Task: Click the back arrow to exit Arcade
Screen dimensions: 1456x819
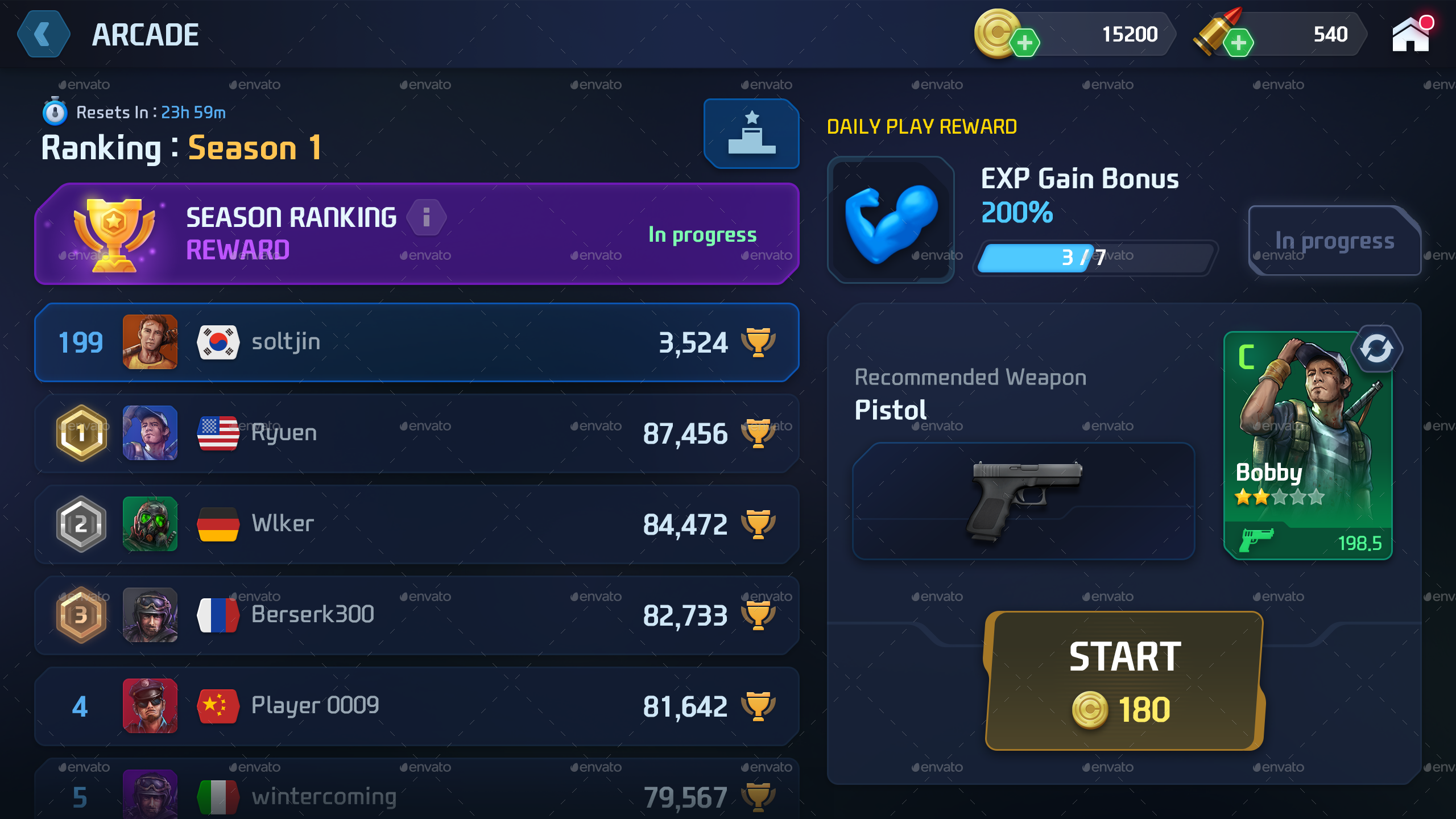Action: [43, 34]
